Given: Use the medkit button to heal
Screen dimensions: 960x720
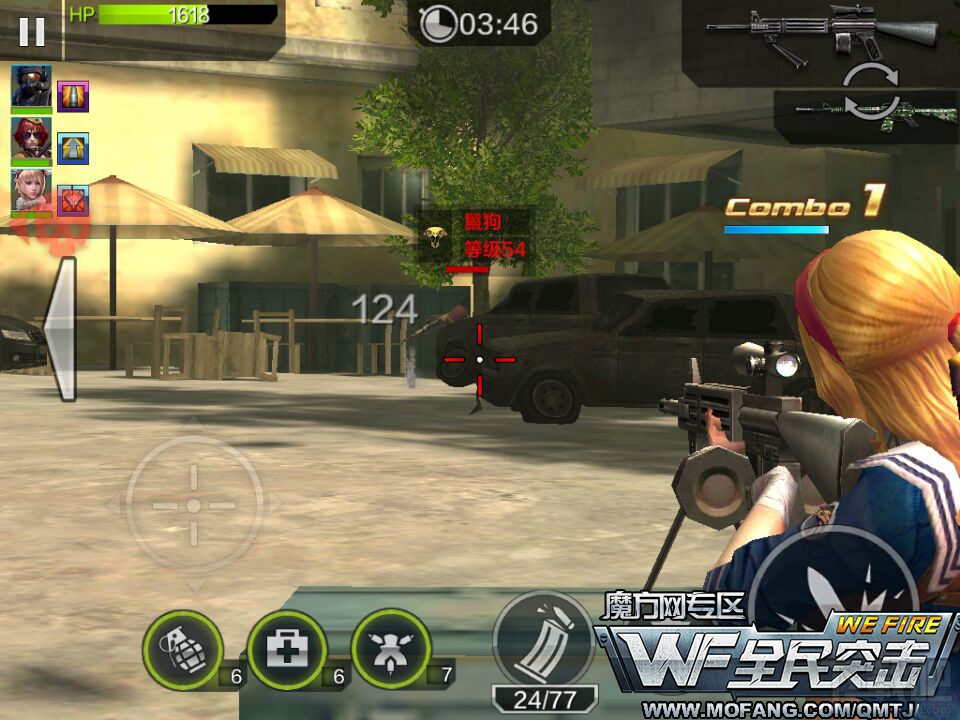Looking at the screenshot, I should point(287,650).
